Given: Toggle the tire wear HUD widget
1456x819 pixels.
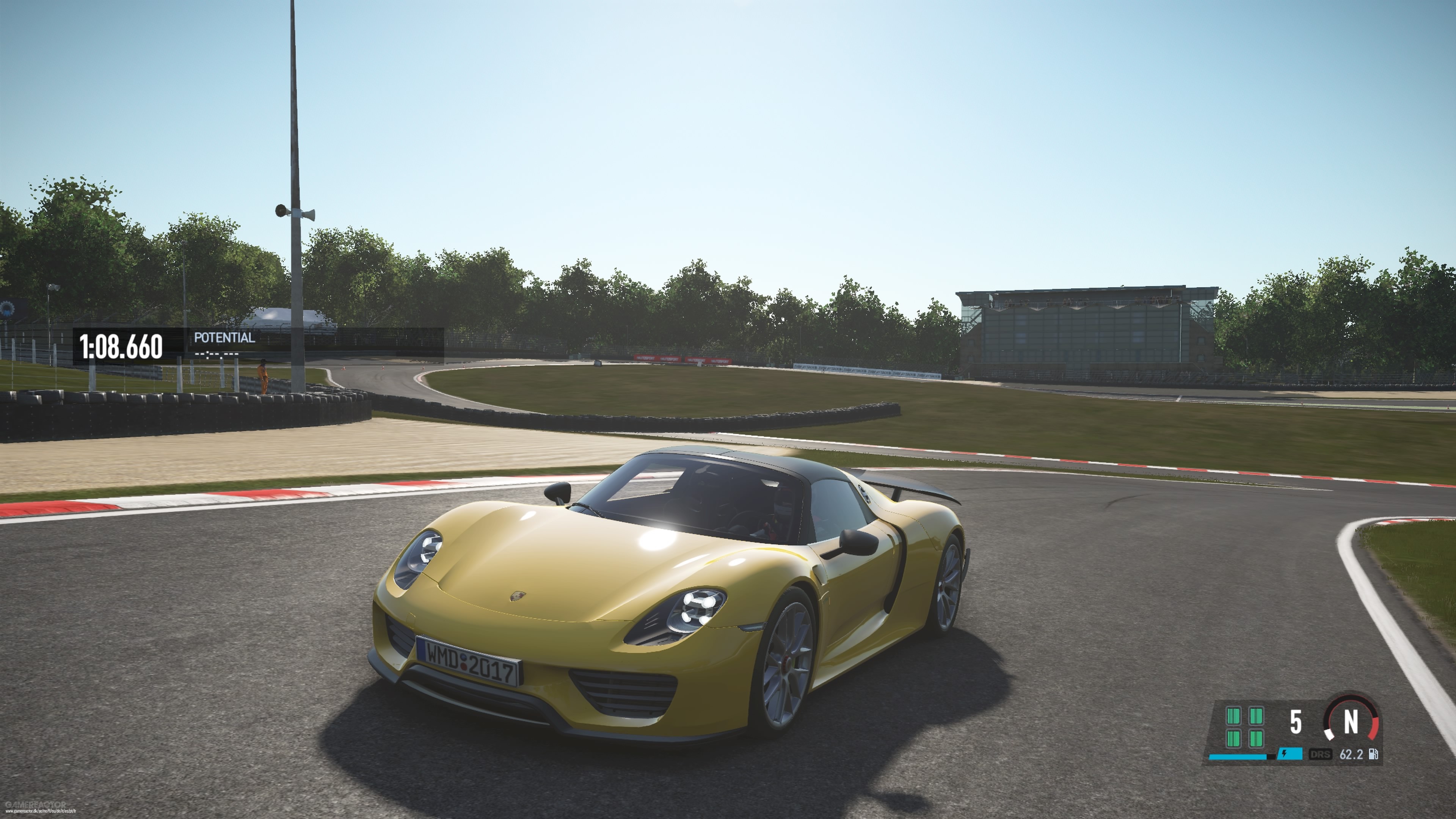Looking at the screenshot, I should (1245, 728).
